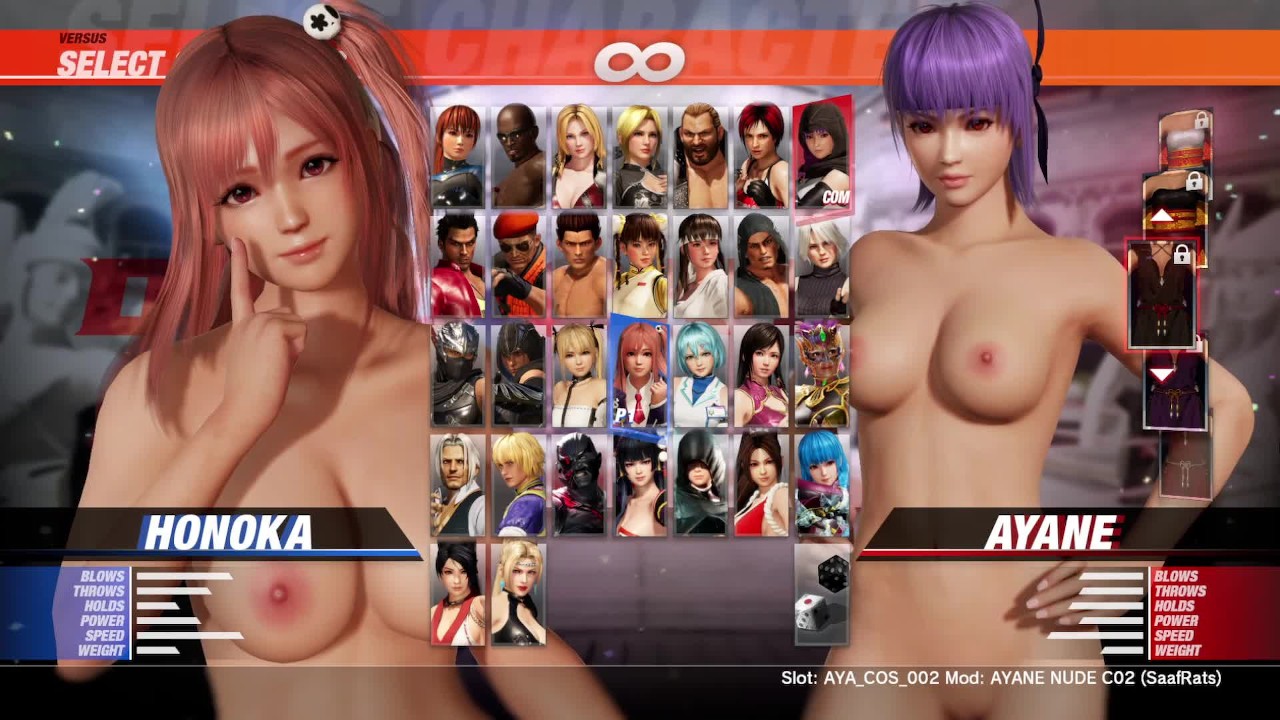
Task: Select the gold butterfly-masked wrestler portrait
Action: click(822, 374)
